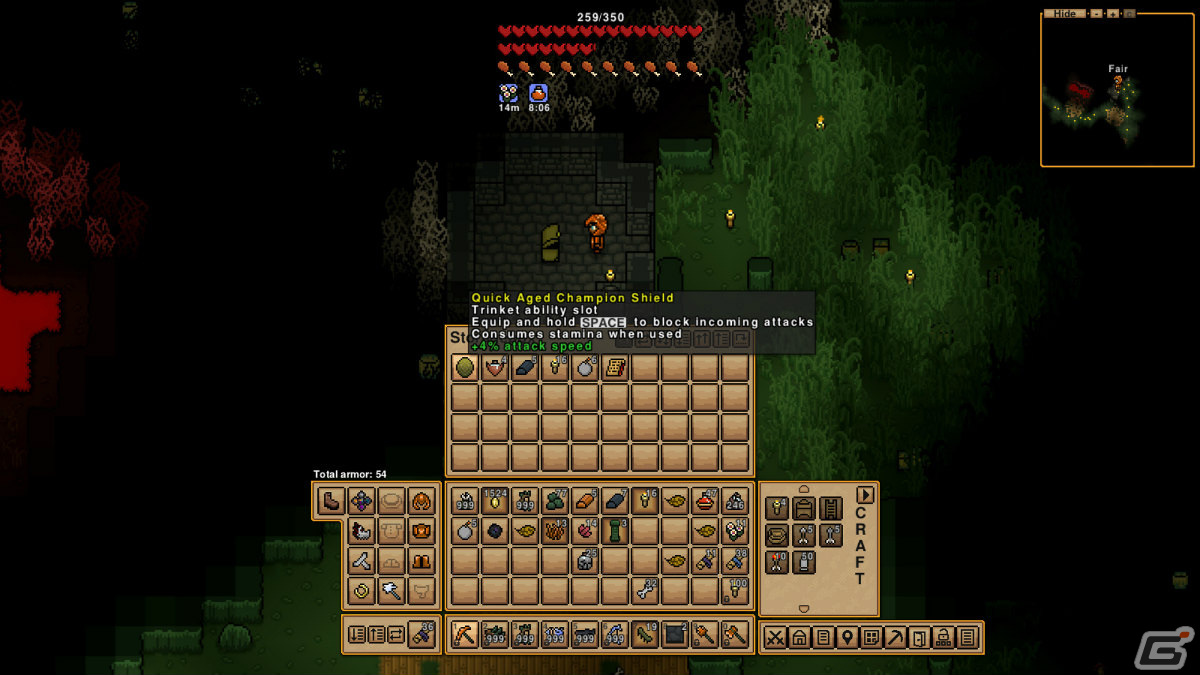Hide the minimap with the Hide button
The height and width of the screenshot is (675, 1200).
coord(1064,14)
